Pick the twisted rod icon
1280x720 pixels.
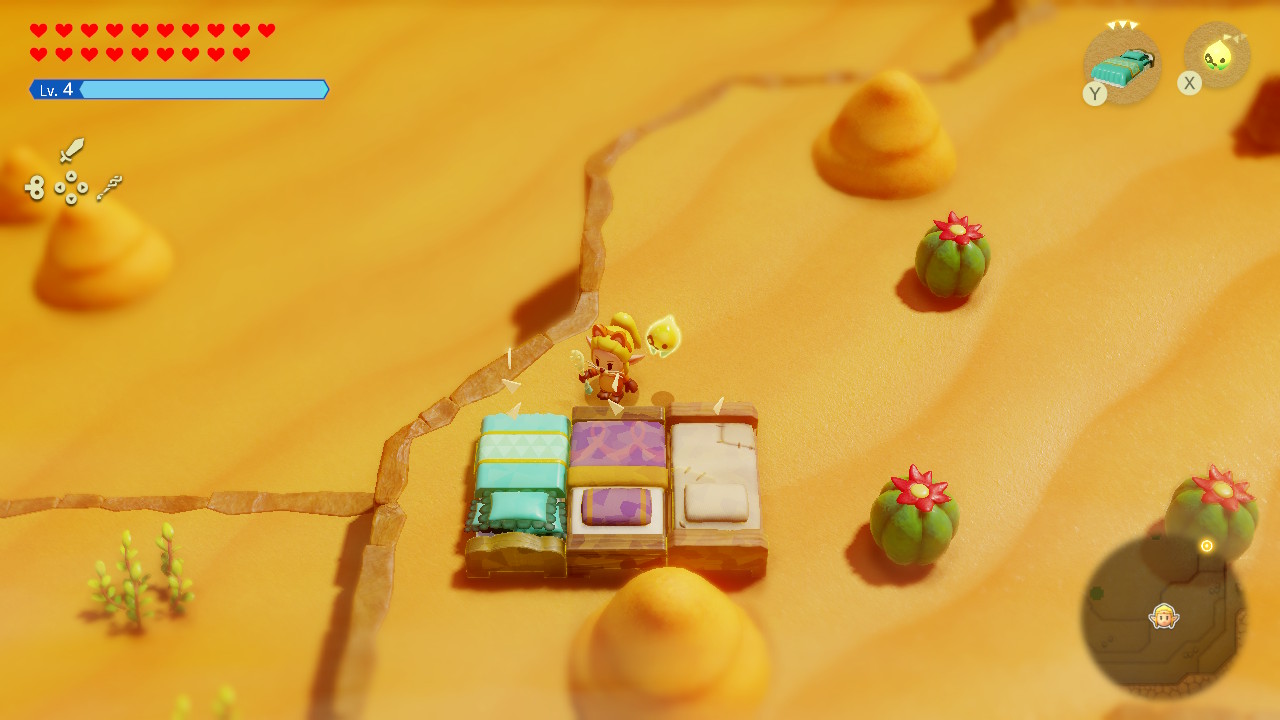tap(109, 187)
